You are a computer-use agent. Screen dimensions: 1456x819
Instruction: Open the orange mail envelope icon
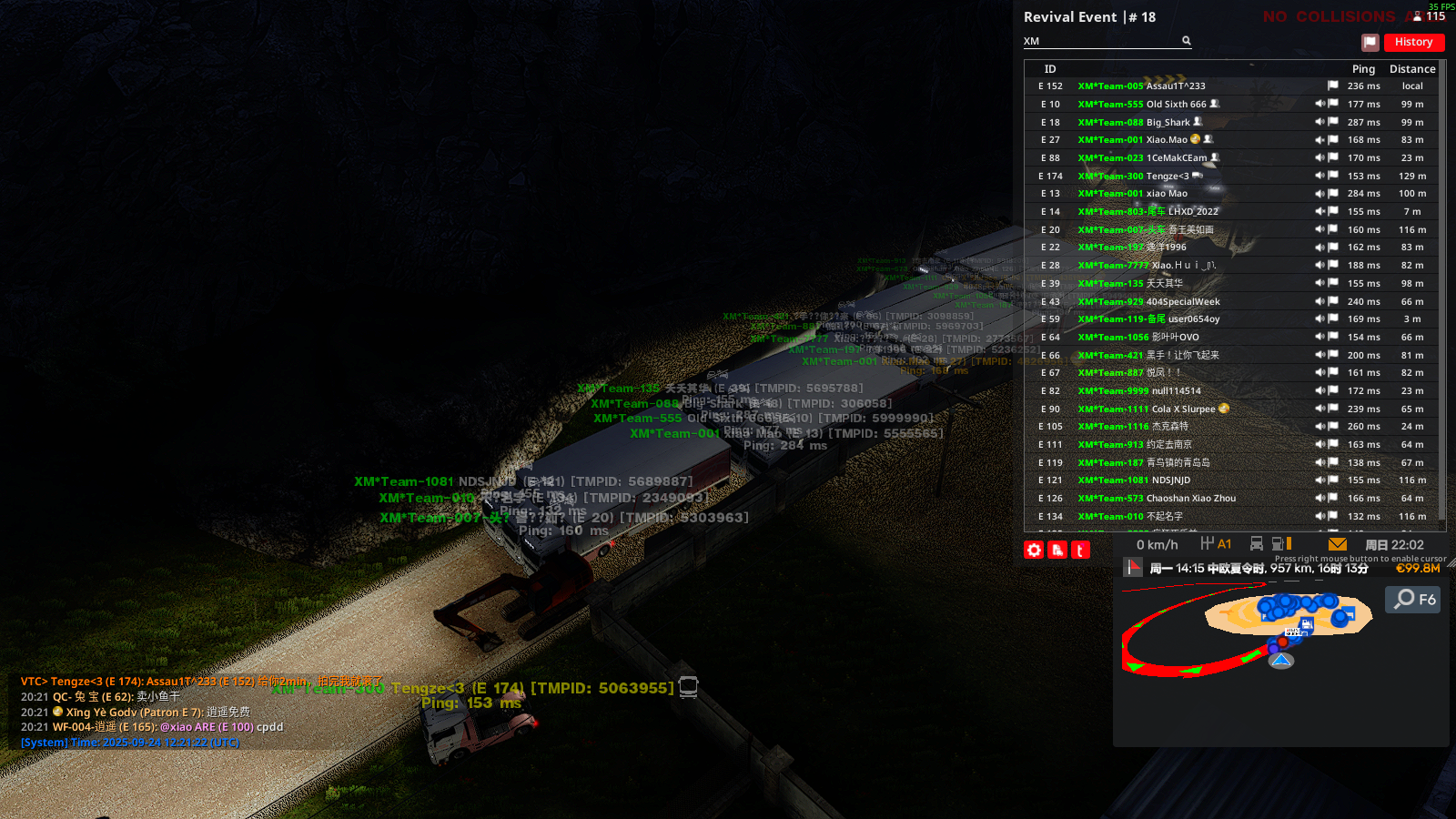[x=1337, y=544]
